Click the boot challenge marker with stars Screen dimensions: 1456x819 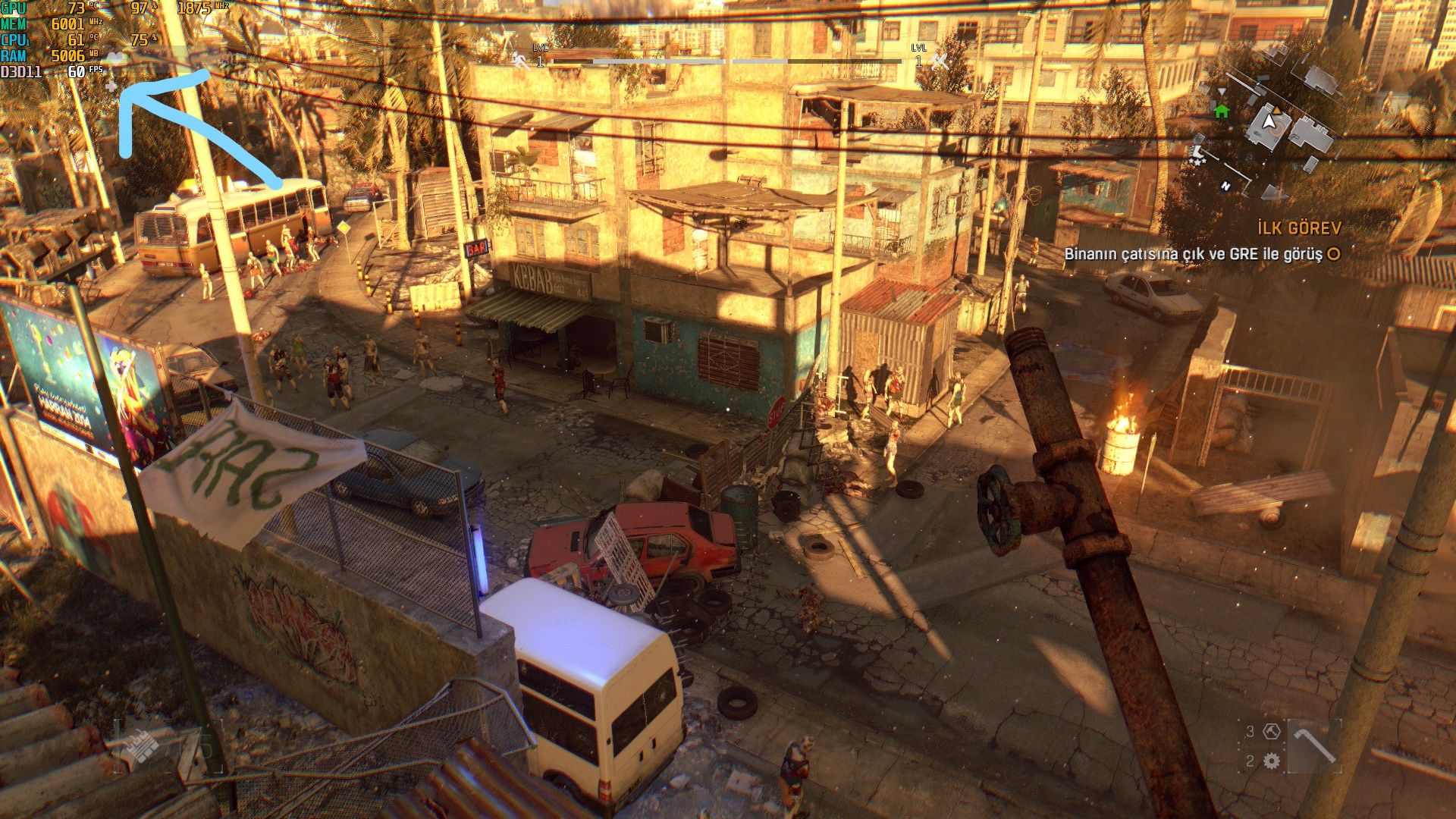click(1197, 154)
